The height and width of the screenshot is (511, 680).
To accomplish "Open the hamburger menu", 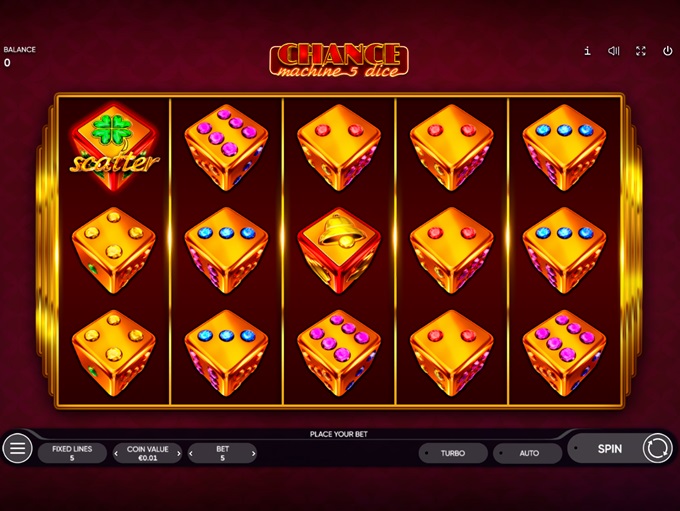I will [17, 449].
